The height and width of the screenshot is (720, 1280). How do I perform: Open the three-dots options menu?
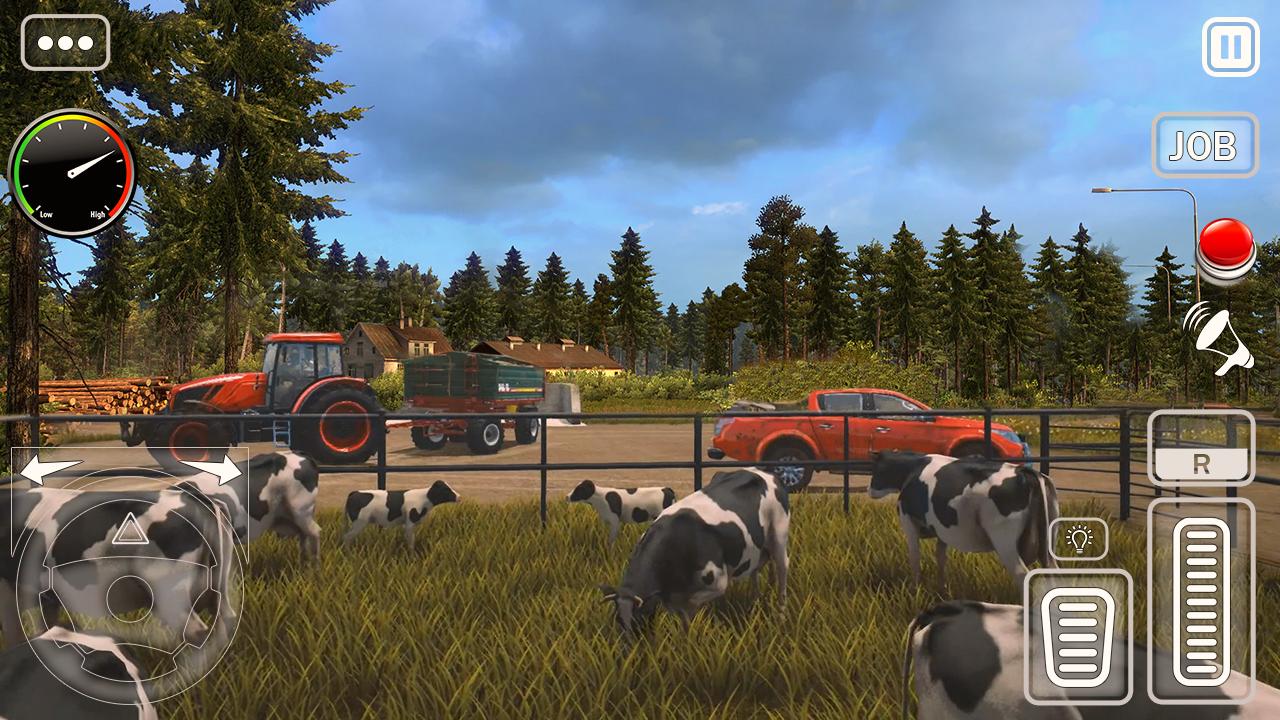(x=65, y=43)
